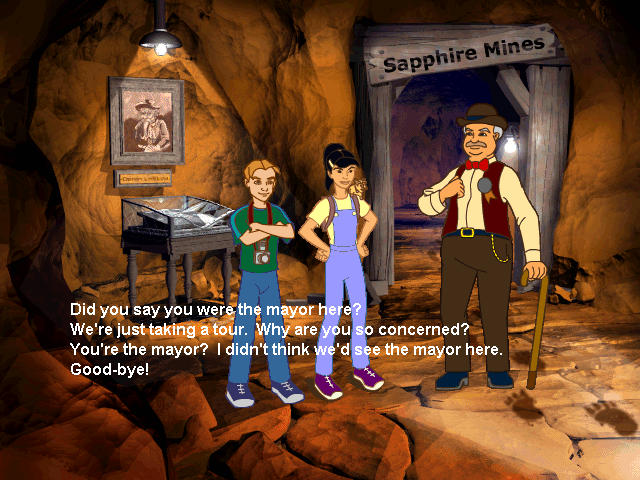Select "I didn't think we'd see the mayor here"

tap(288, 349)
